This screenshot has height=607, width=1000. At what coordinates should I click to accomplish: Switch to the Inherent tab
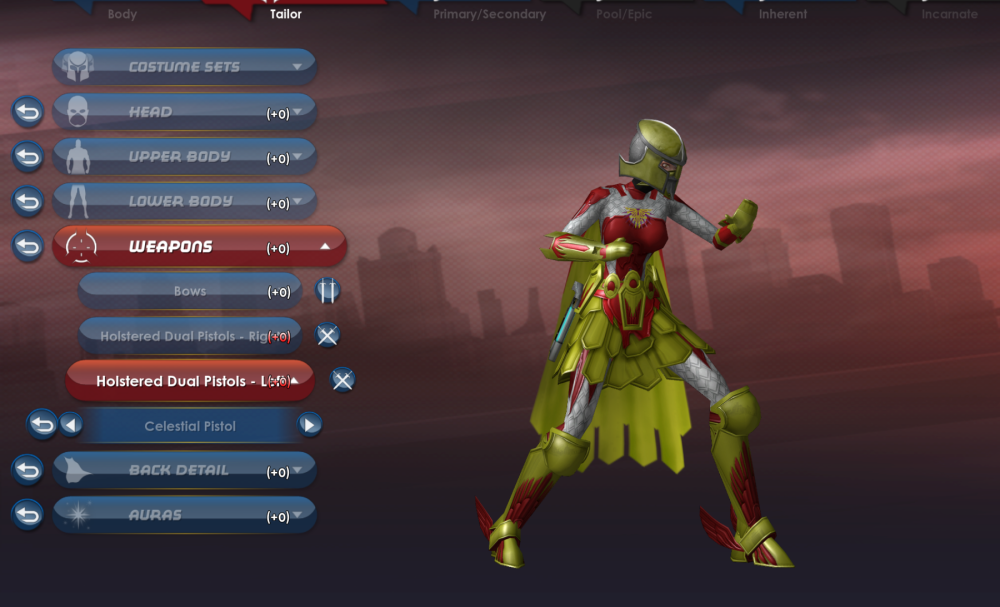783,14
